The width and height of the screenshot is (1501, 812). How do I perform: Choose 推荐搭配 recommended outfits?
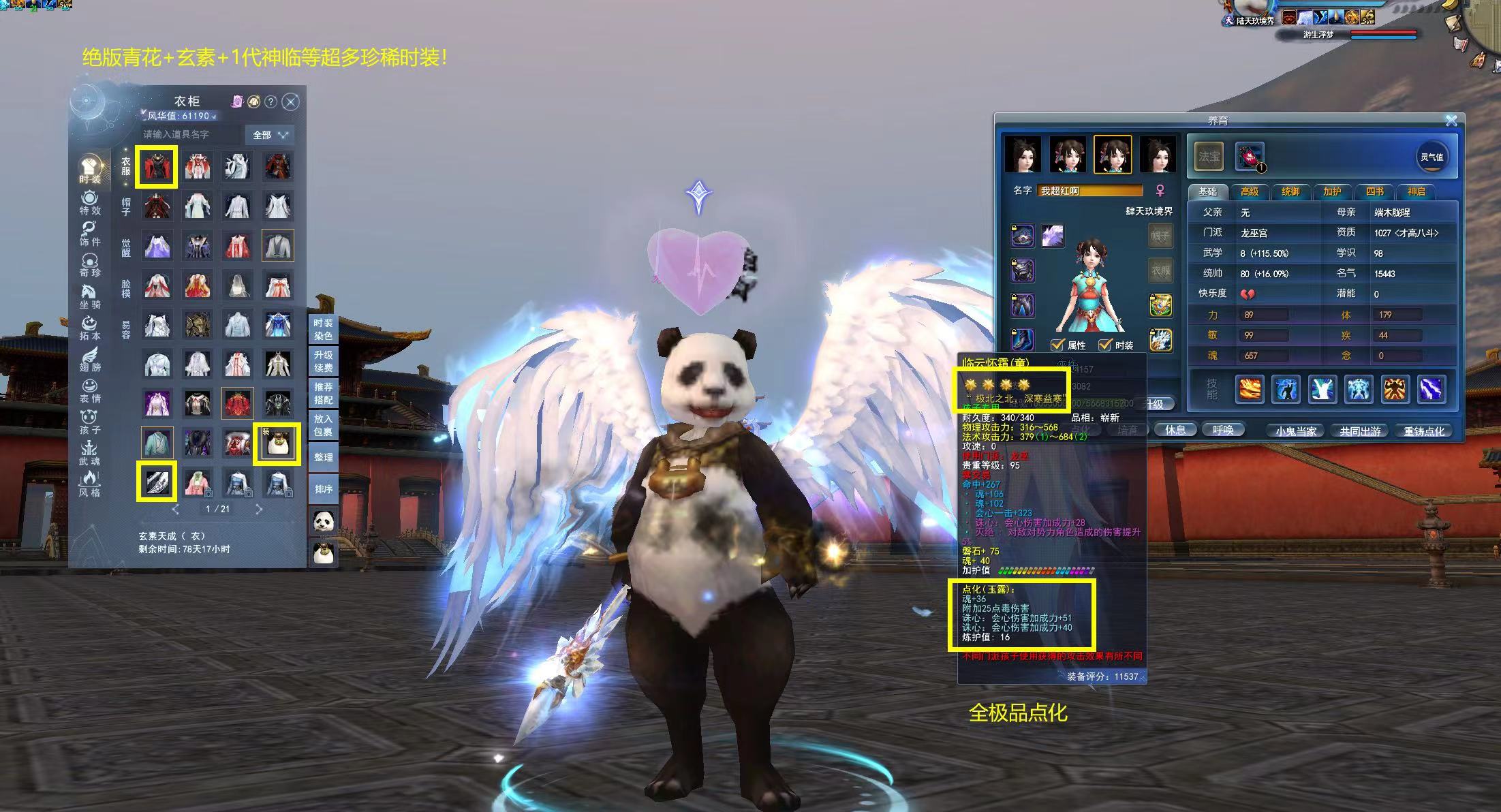[x=323, y=394]
